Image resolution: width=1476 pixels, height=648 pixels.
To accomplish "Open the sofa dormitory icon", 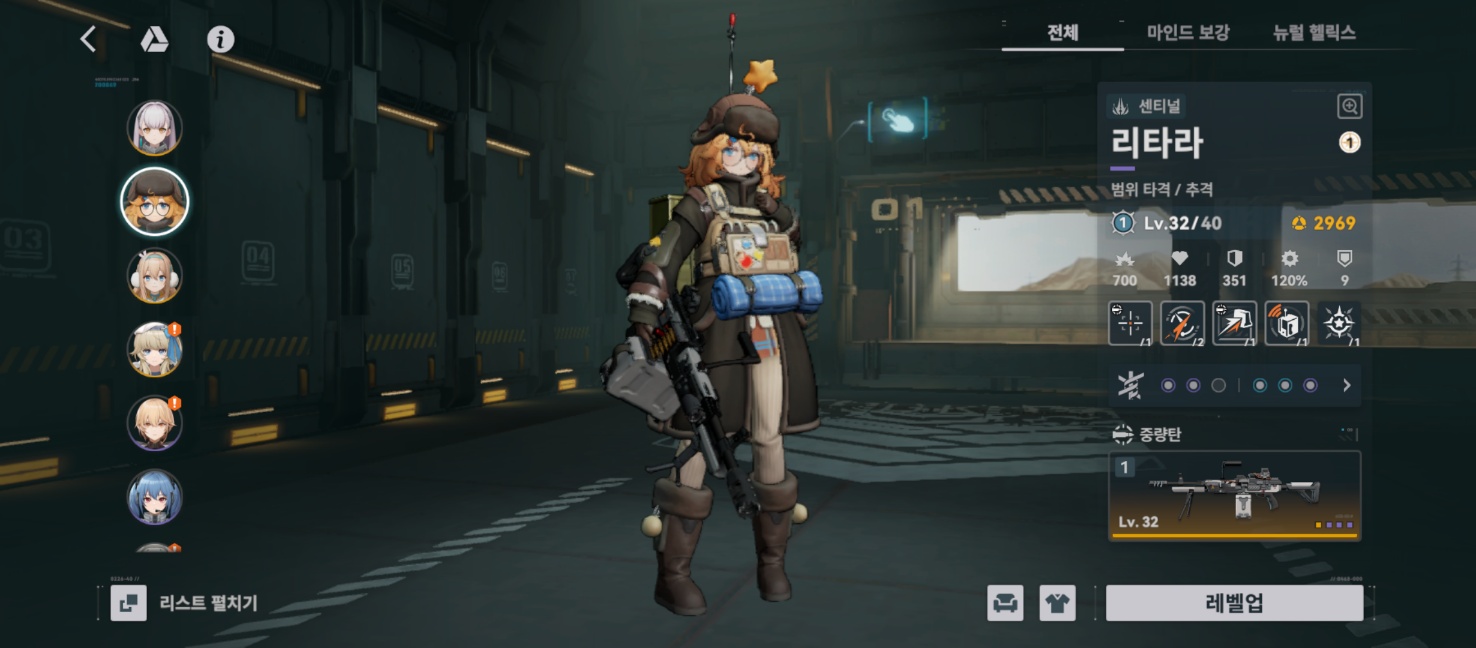I will point(1005,603).
